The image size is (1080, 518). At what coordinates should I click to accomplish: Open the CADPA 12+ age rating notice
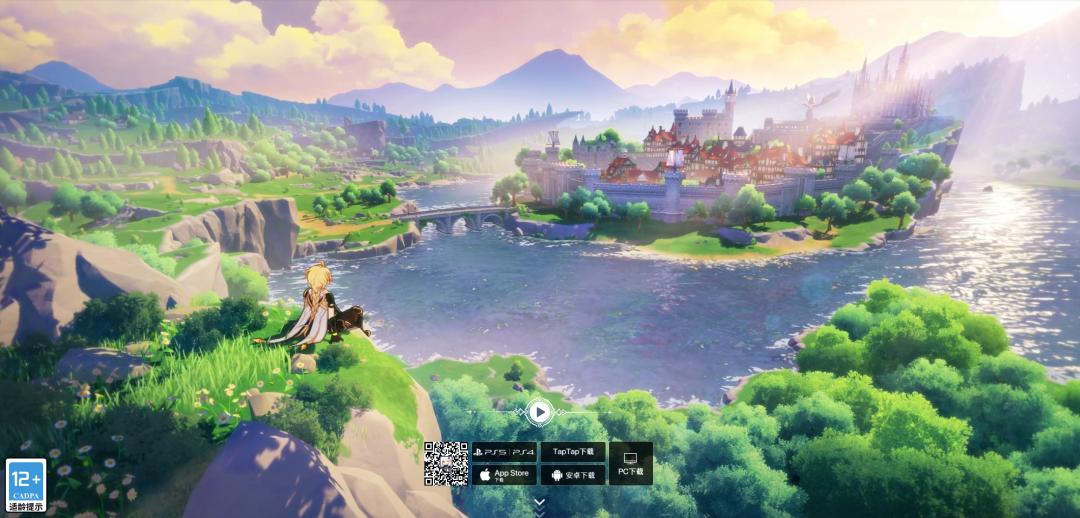26,485
